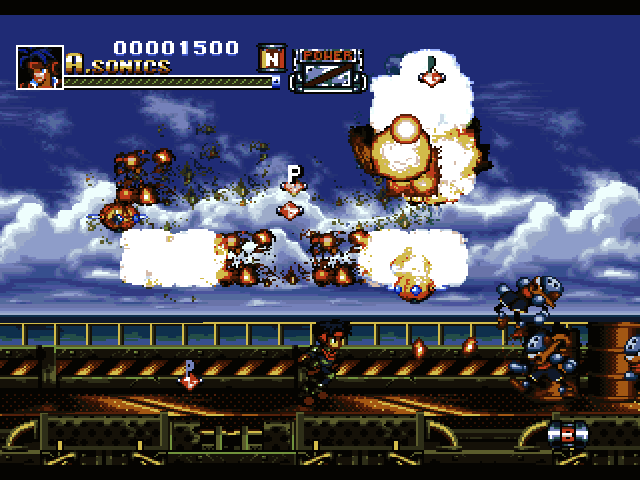Select the N weapon type icon
This screenshot has width=640, height=480.
coord(270,57)
